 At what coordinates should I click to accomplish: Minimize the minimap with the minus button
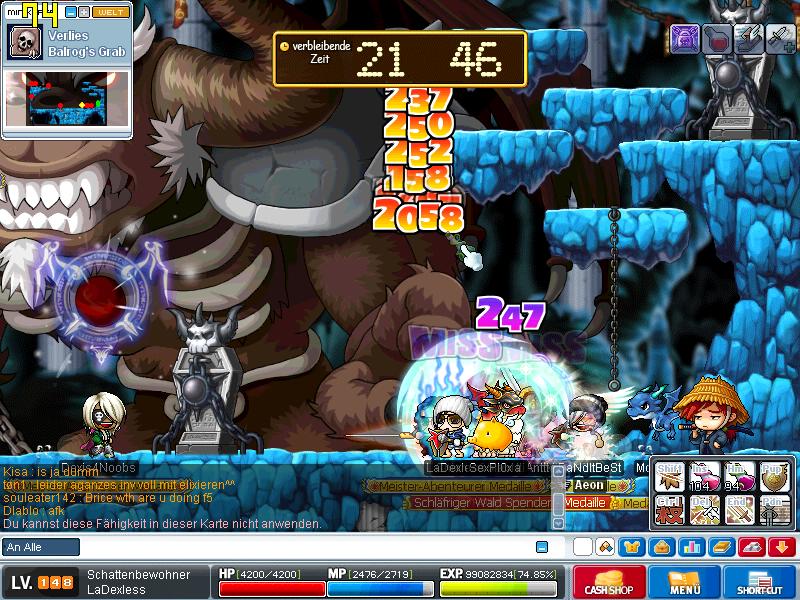point(70,12)
